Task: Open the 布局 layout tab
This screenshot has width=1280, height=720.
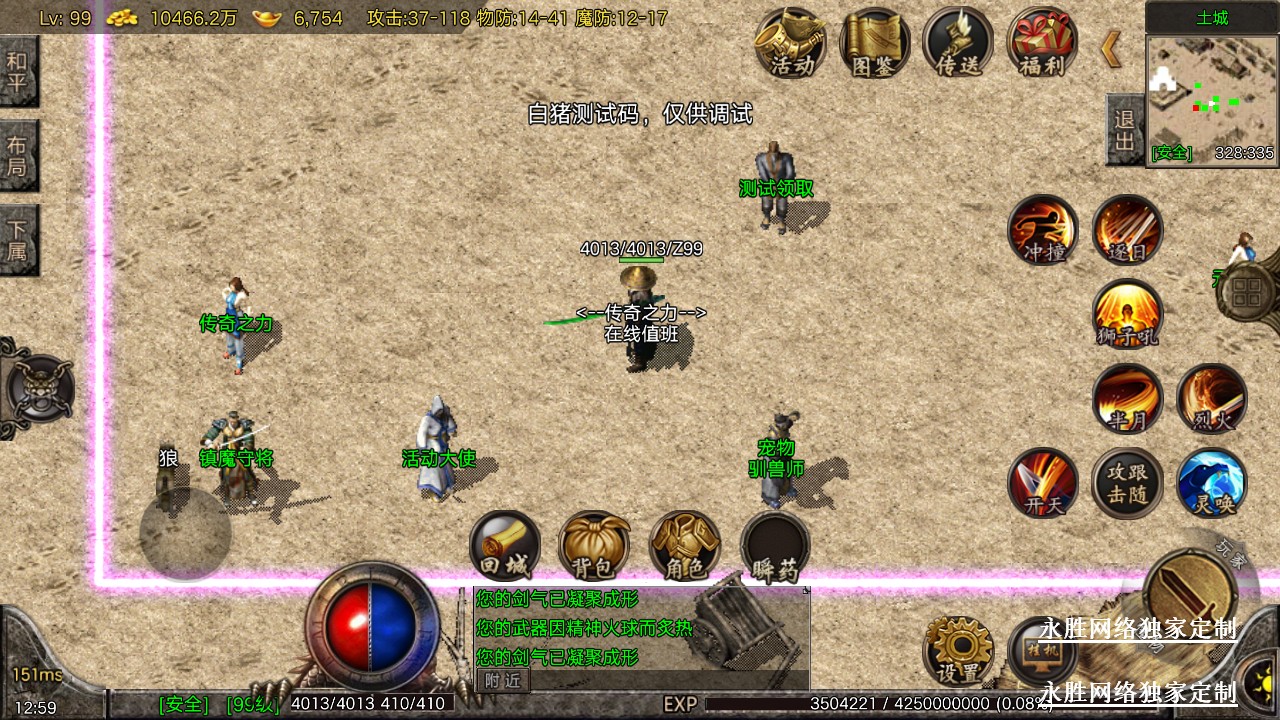Action: (18, 156)
